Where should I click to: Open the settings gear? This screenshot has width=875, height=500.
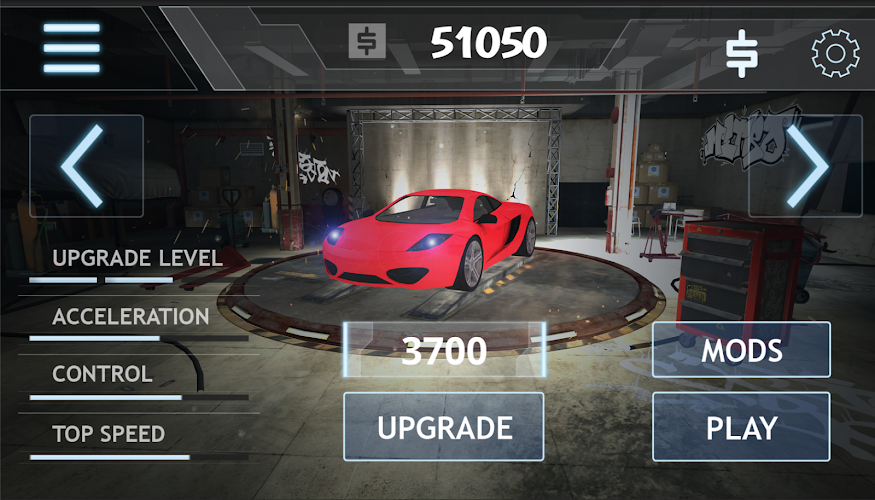(835, 53)
